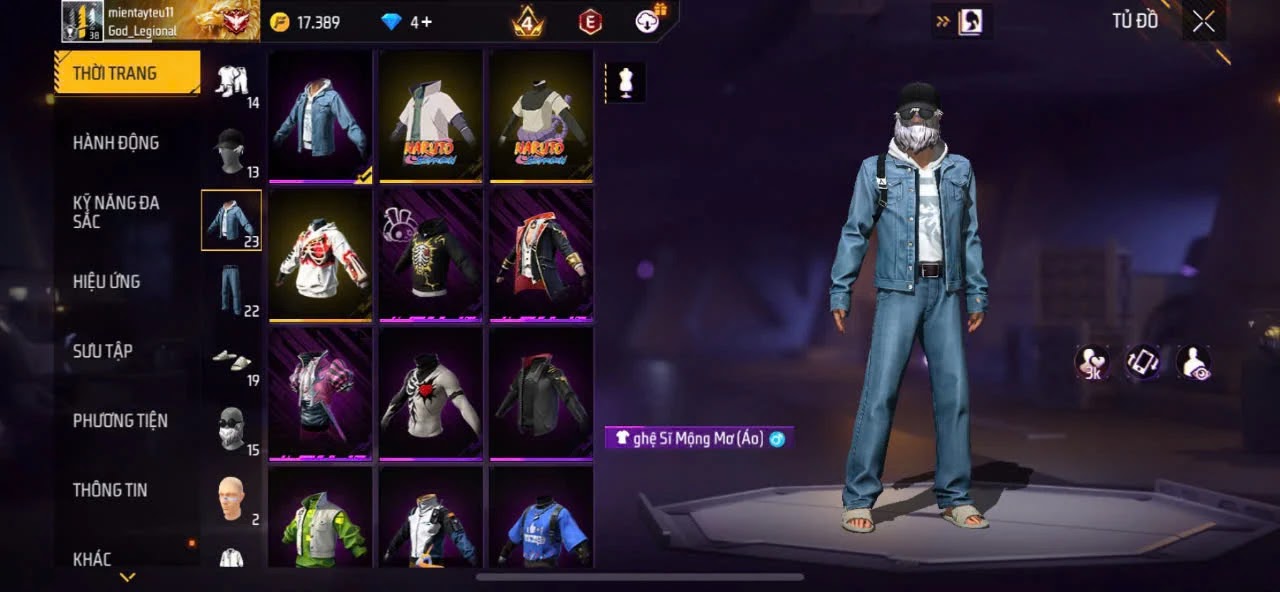
Task: Toggle the eye visibility character icon
Action: 1194,363
